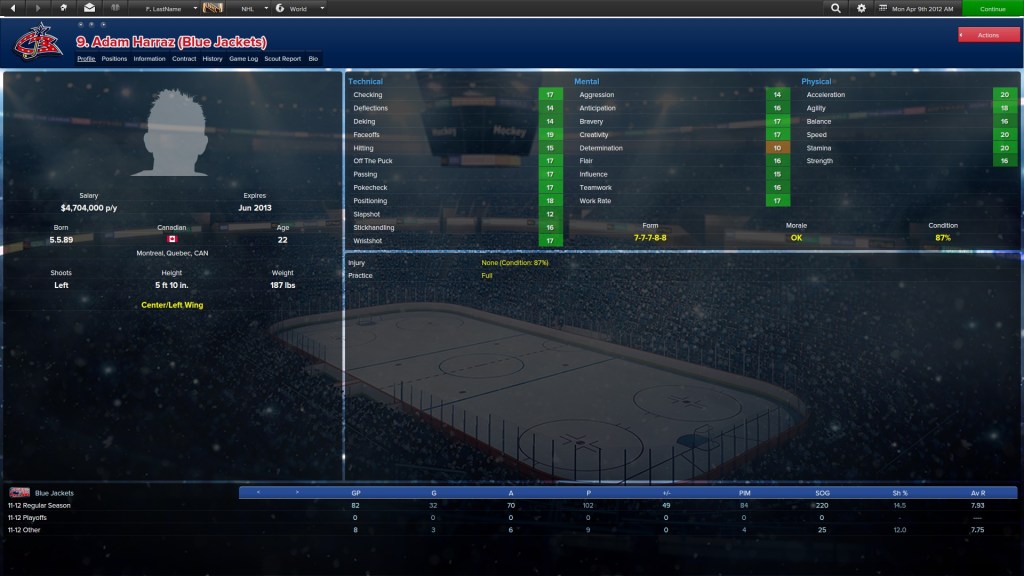The width and height of the screenshot is (1024, 576).
Task: Select the Bio tab
Action: (x=313, y=59)
